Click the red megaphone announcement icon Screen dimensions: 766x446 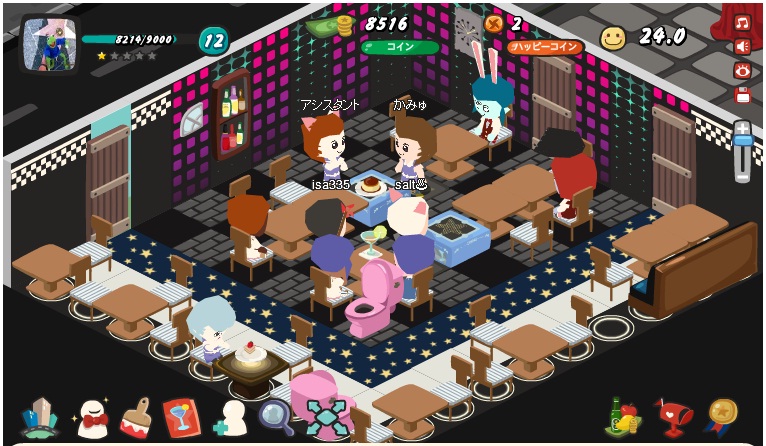[673, 416]
